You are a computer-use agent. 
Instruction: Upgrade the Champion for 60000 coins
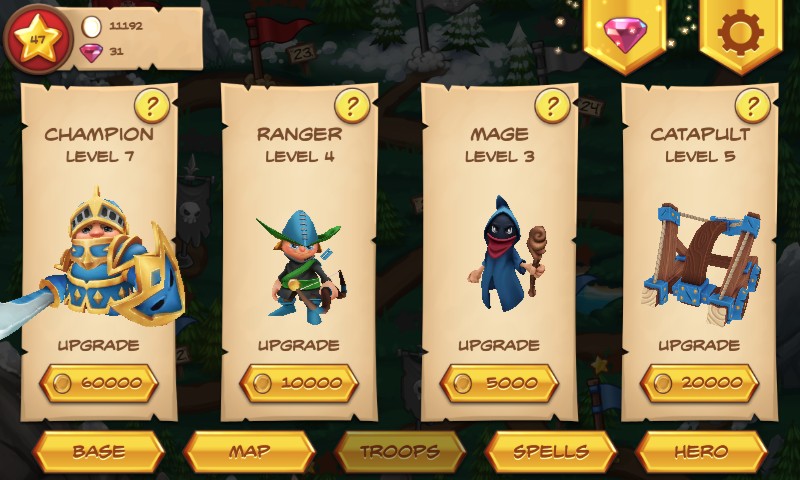point(98,382)
